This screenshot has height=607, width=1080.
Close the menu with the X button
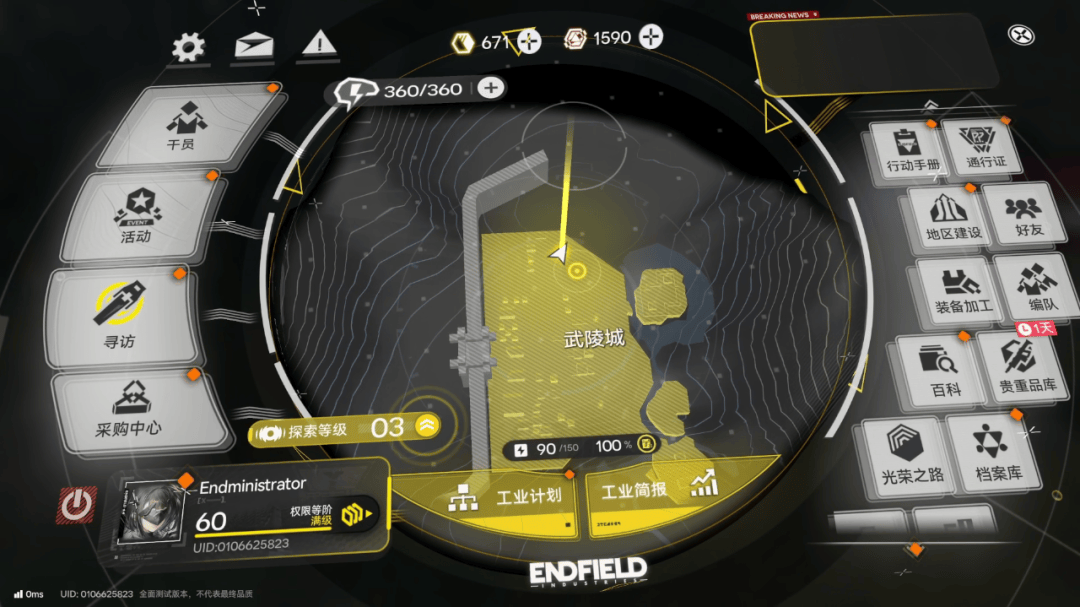pyautogui.click(x=1020, y=36)
